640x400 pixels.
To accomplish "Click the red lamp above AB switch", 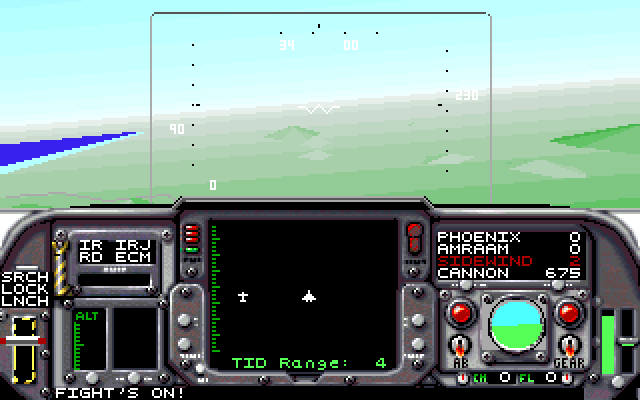I will pos(461,313).
